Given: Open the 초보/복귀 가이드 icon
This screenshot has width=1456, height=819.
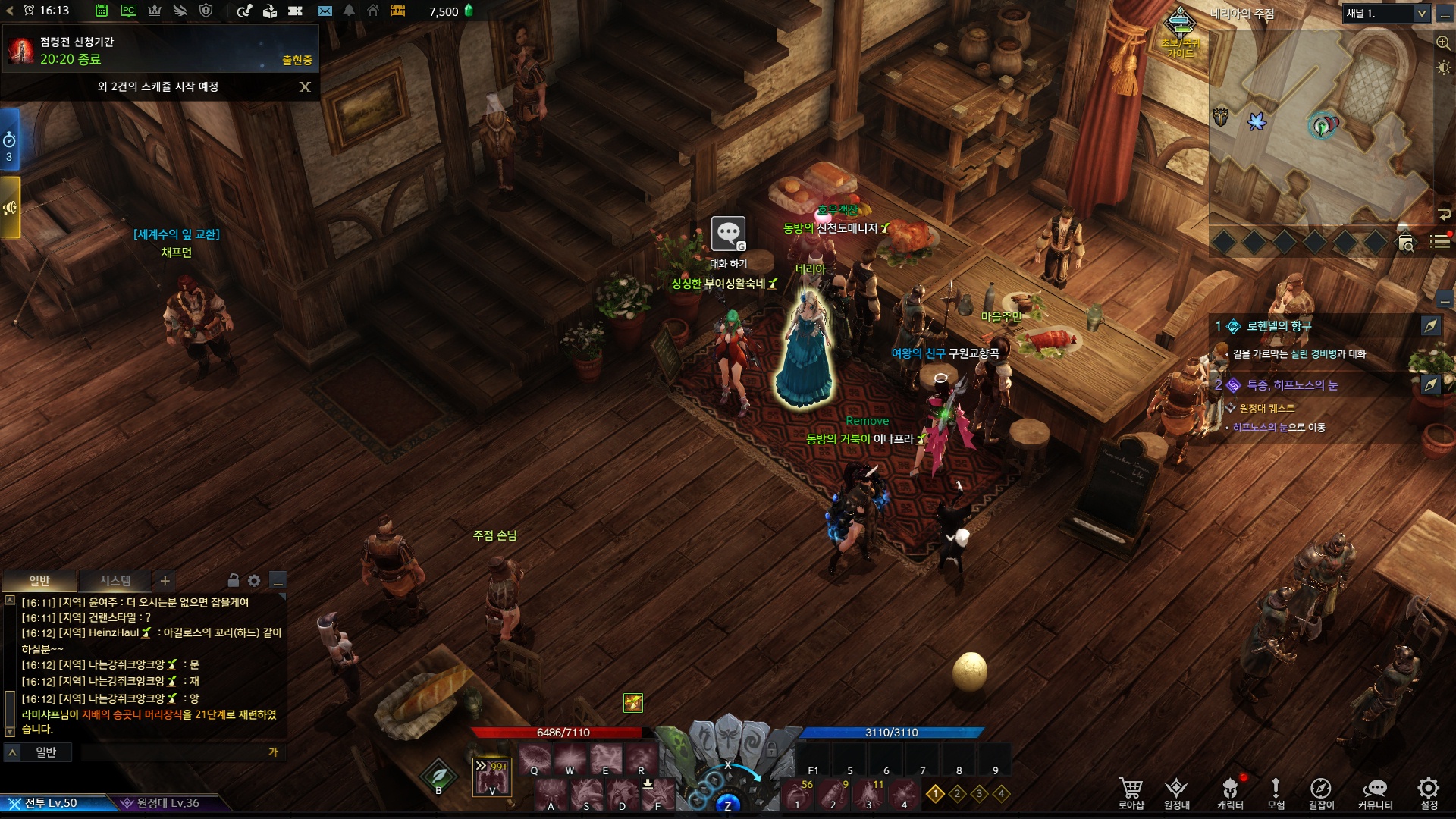Looking at the screenshot, I should point(1180,30).
